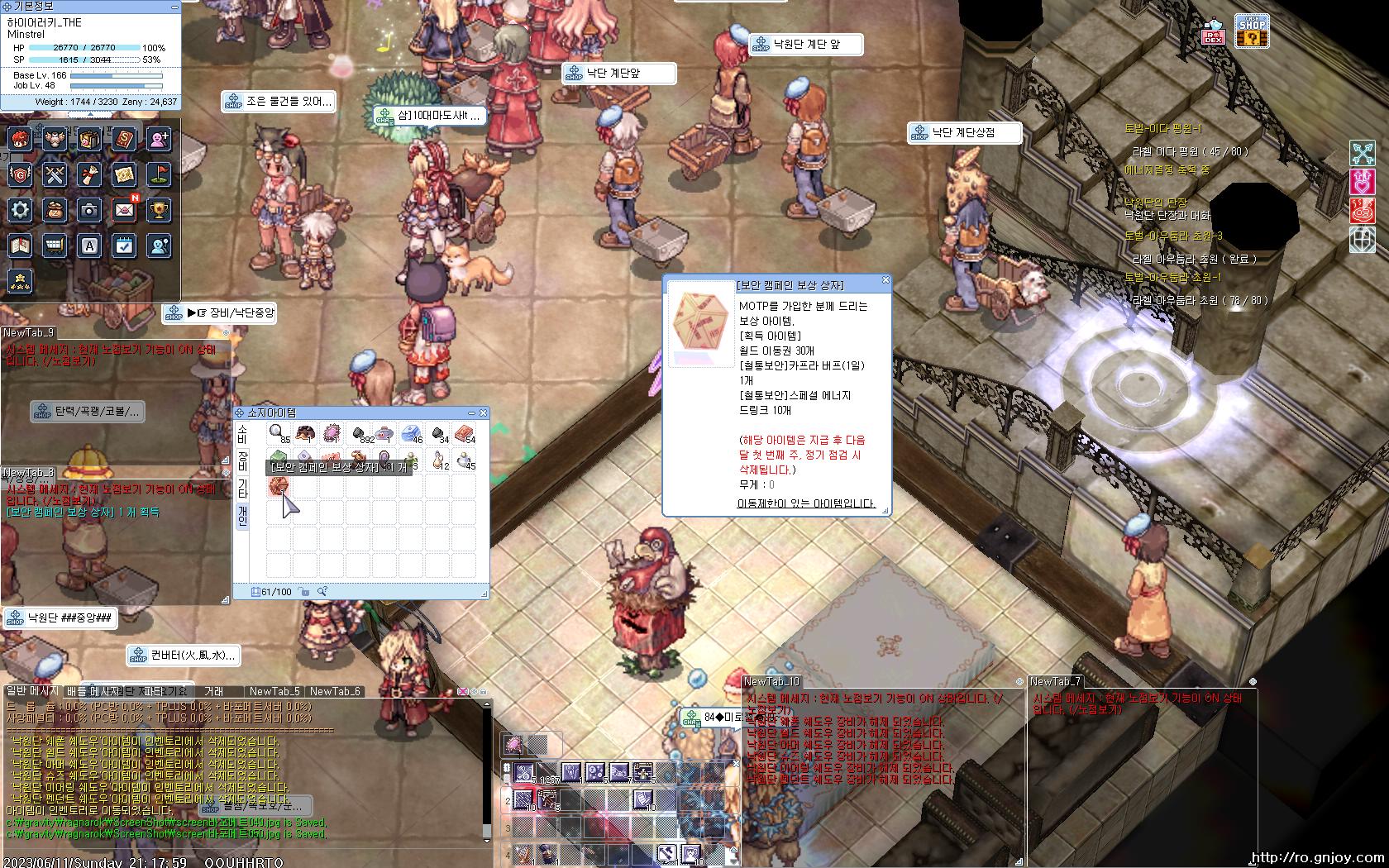Open the settings gear menu icon
This screenshot has width=1389, height=868.
pos(21,210)
